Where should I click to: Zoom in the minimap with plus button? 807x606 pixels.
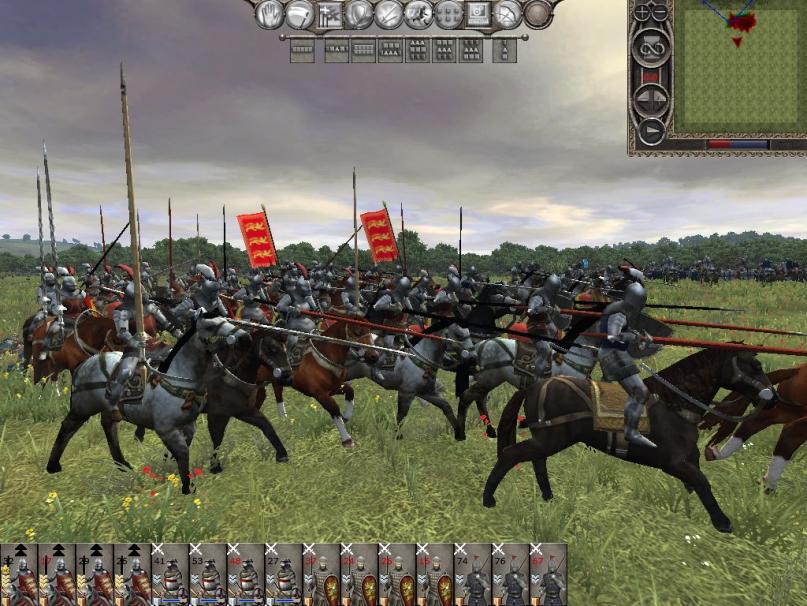click(x=640, y=13)
